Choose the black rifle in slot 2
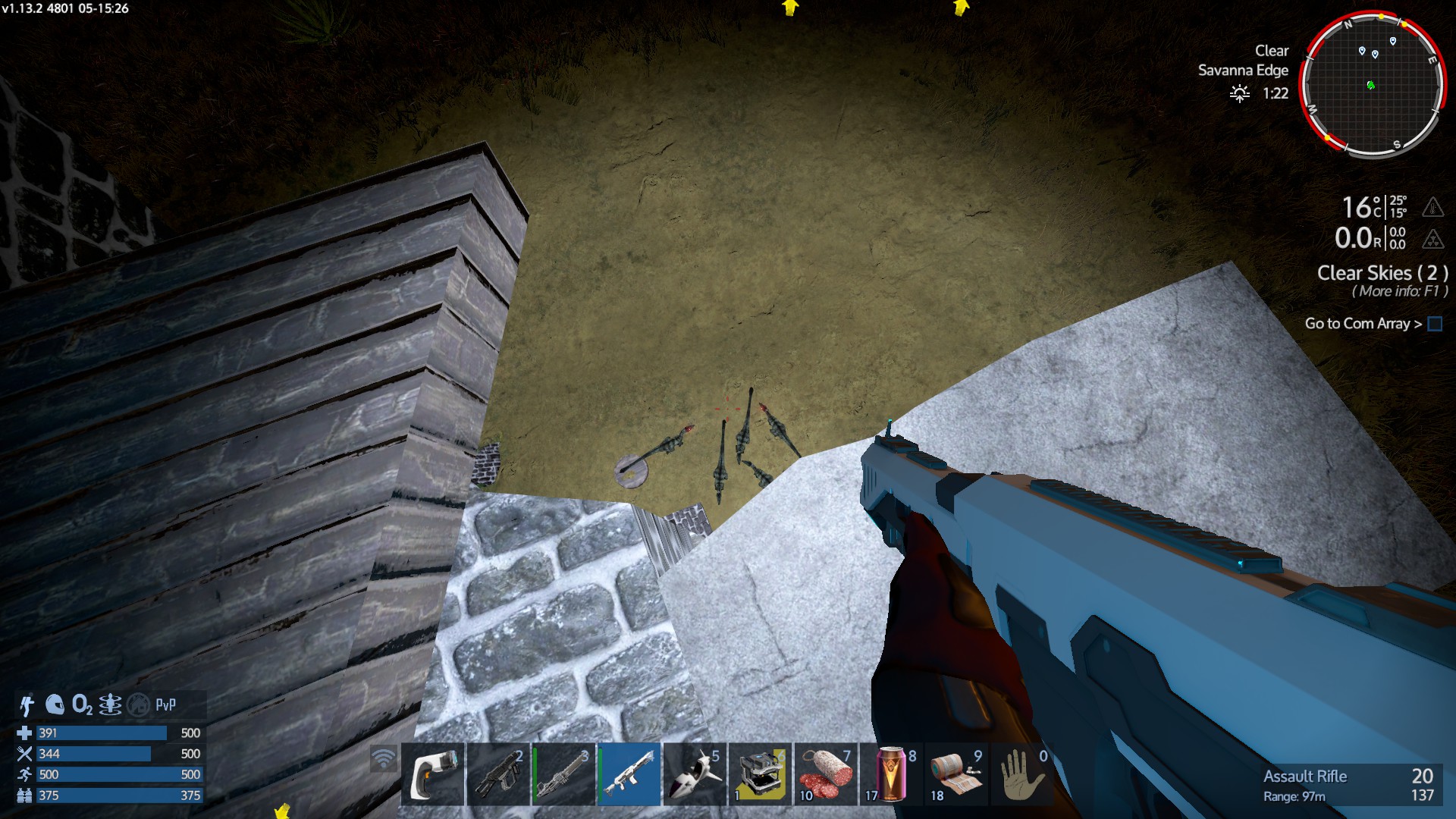Screen dimensions: 1456x819 (x=497, y=774)
